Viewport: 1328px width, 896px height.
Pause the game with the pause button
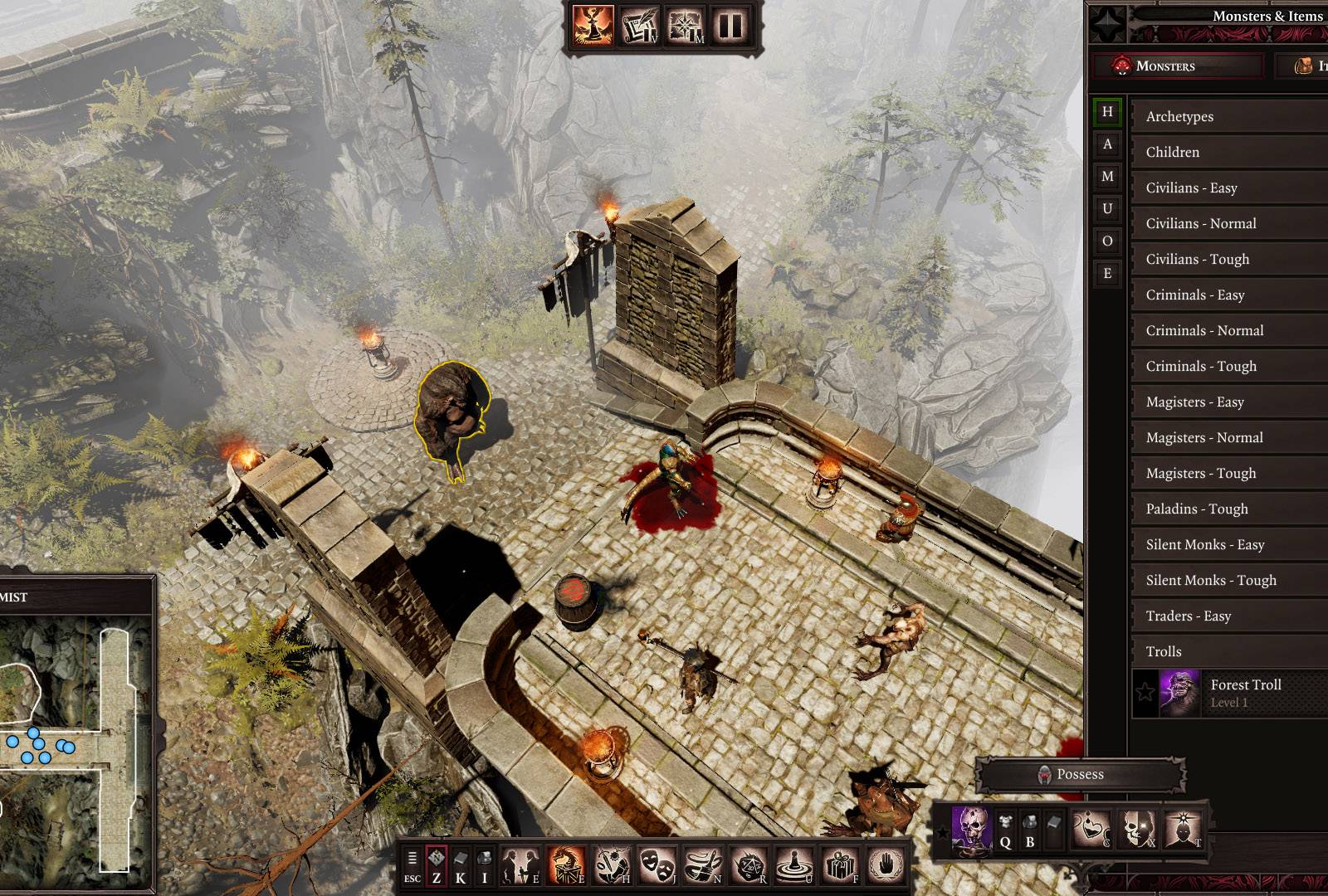coord(730,26)
